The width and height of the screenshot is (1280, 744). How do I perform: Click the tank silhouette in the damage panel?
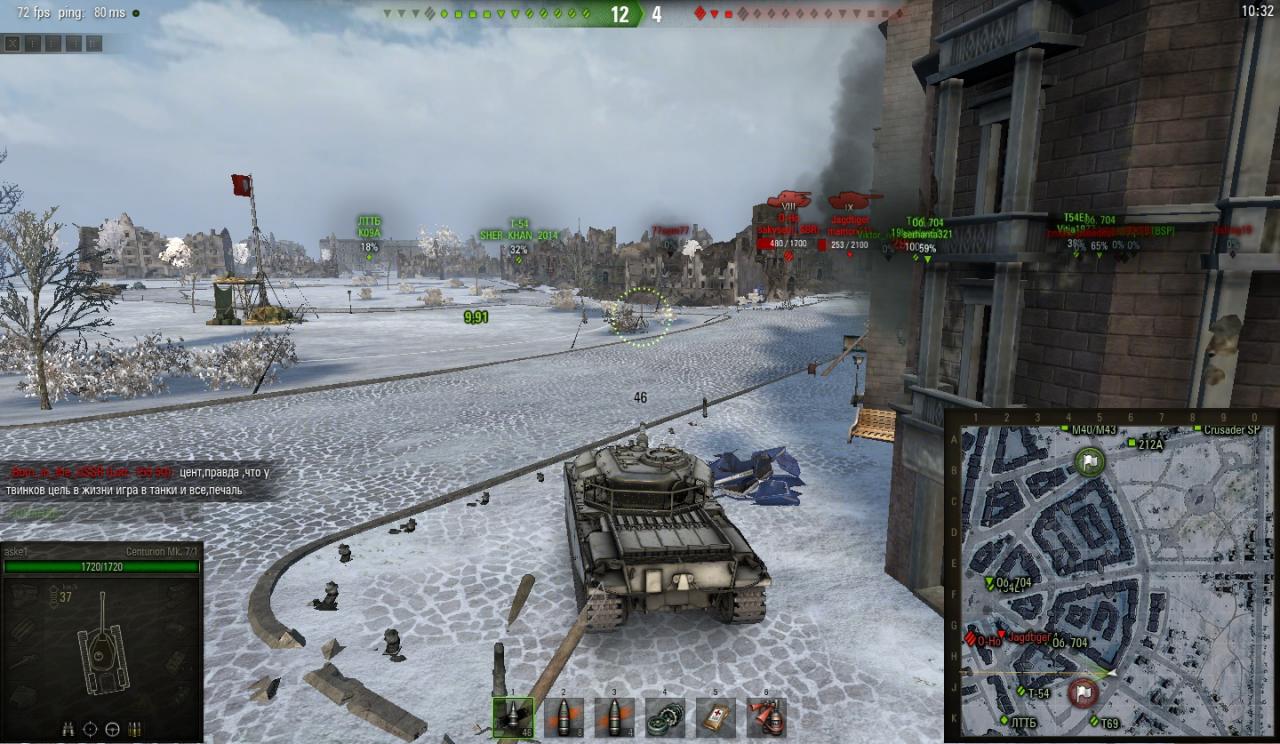pyautogui.click(x=102, y=645)
